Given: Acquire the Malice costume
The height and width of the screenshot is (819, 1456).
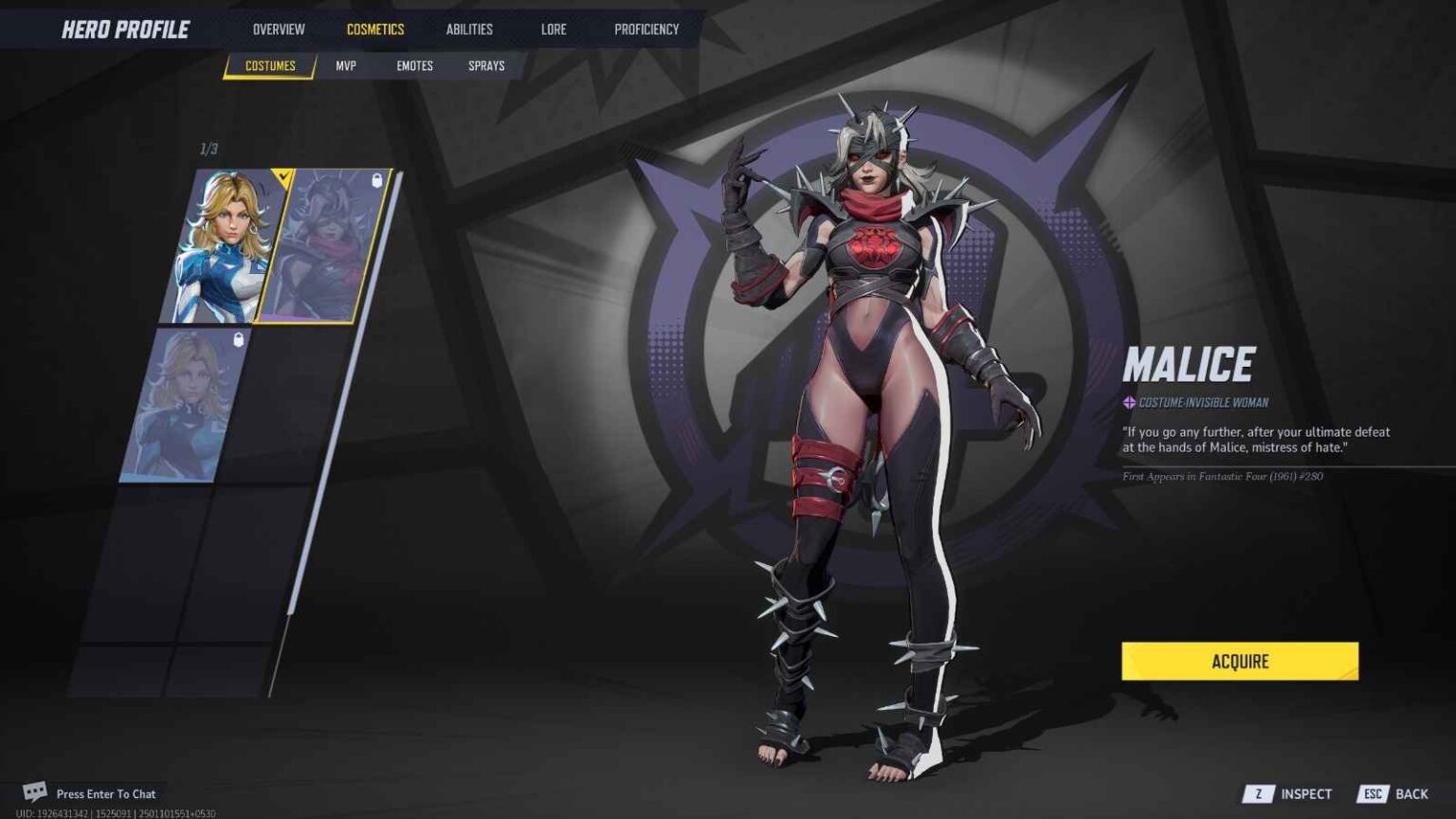Looking at the screenshot, I should point(1239,661).
